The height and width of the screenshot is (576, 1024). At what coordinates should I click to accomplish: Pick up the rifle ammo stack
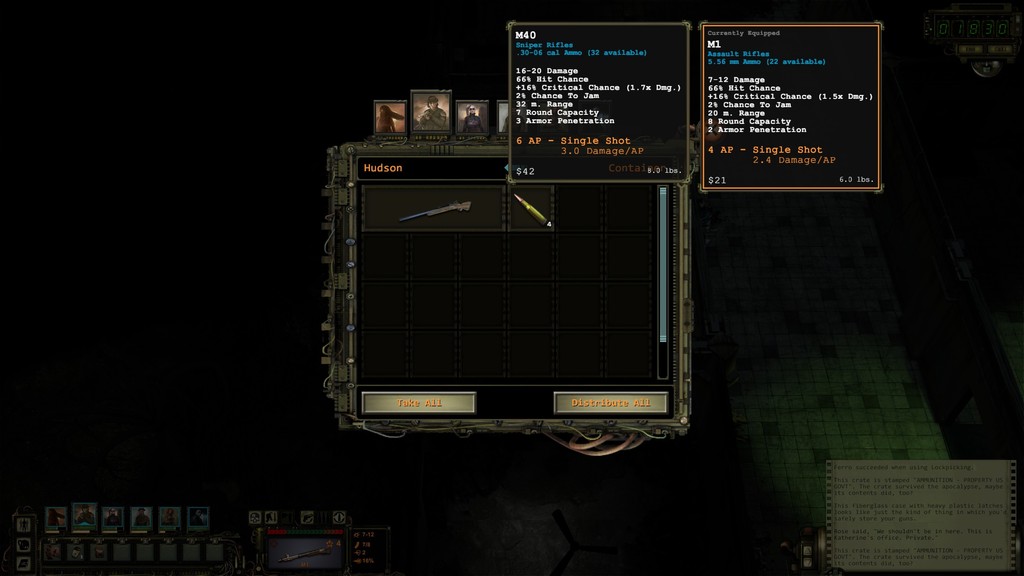[530, 209]
